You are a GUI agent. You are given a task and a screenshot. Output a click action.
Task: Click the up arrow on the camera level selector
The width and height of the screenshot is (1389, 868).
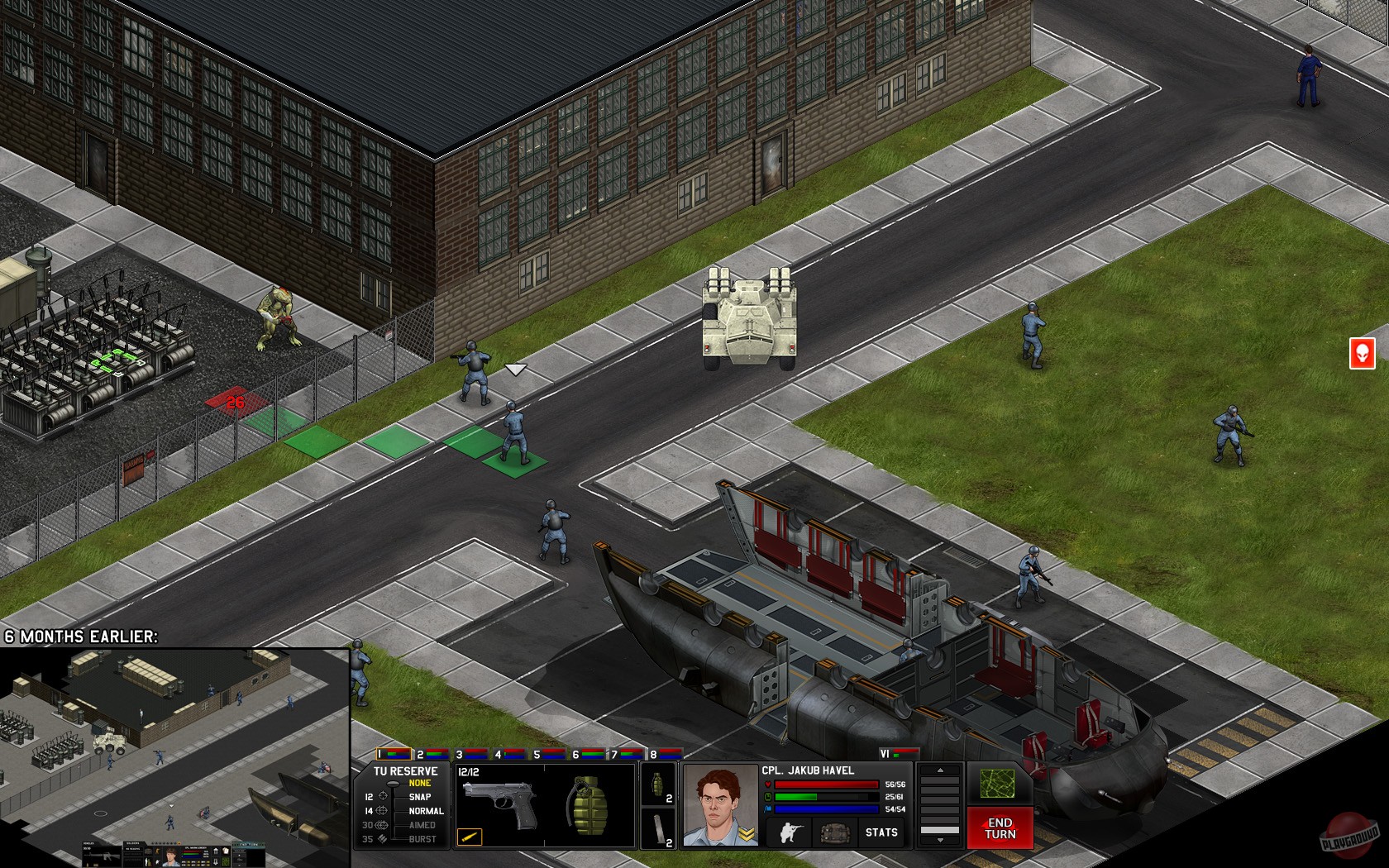939,770
